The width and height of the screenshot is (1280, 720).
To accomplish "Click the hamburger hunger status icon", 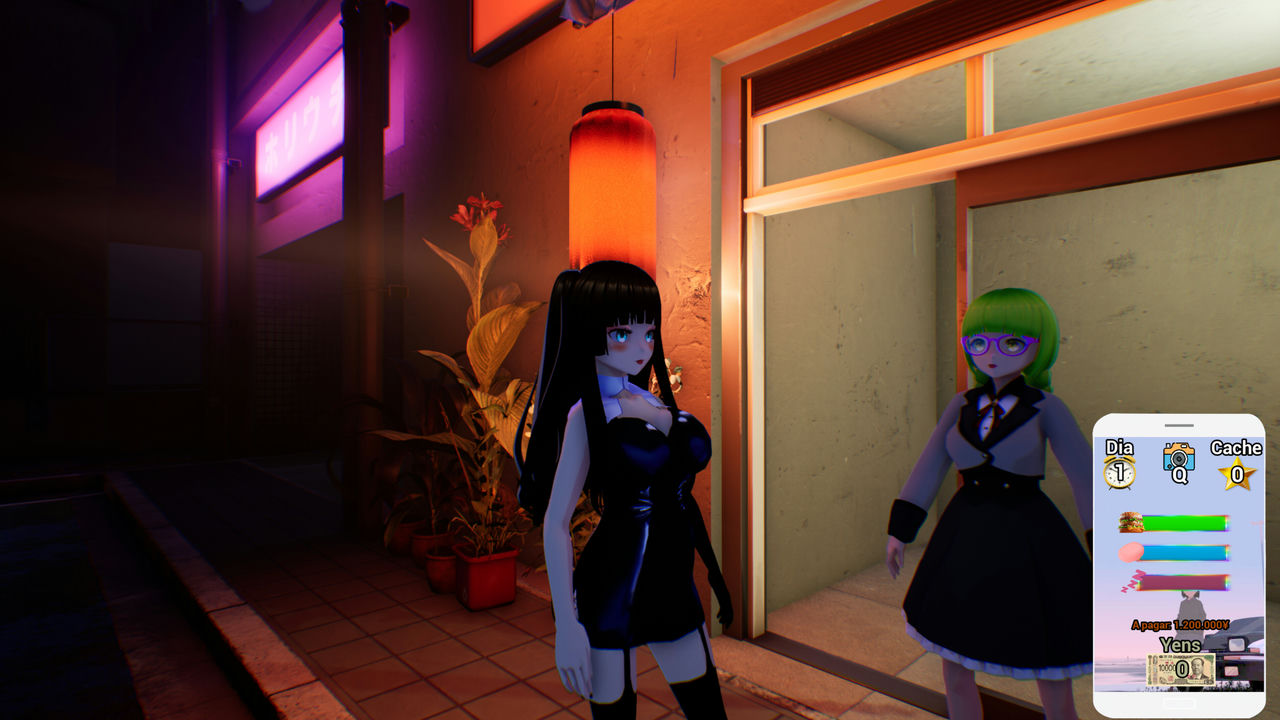I will point(1133,522).
